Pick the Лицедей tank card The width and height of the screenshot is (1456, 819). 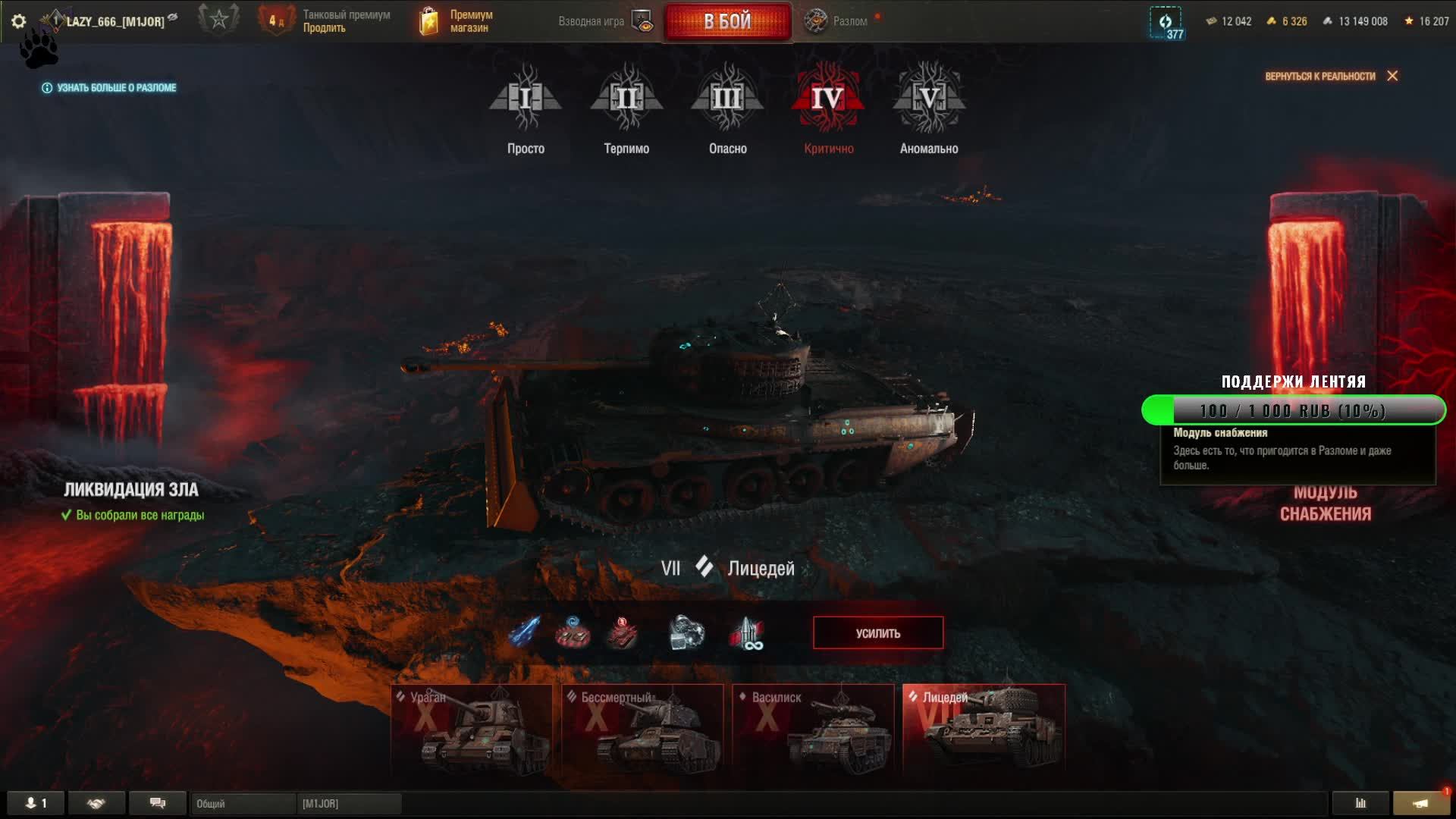[984, 728]
